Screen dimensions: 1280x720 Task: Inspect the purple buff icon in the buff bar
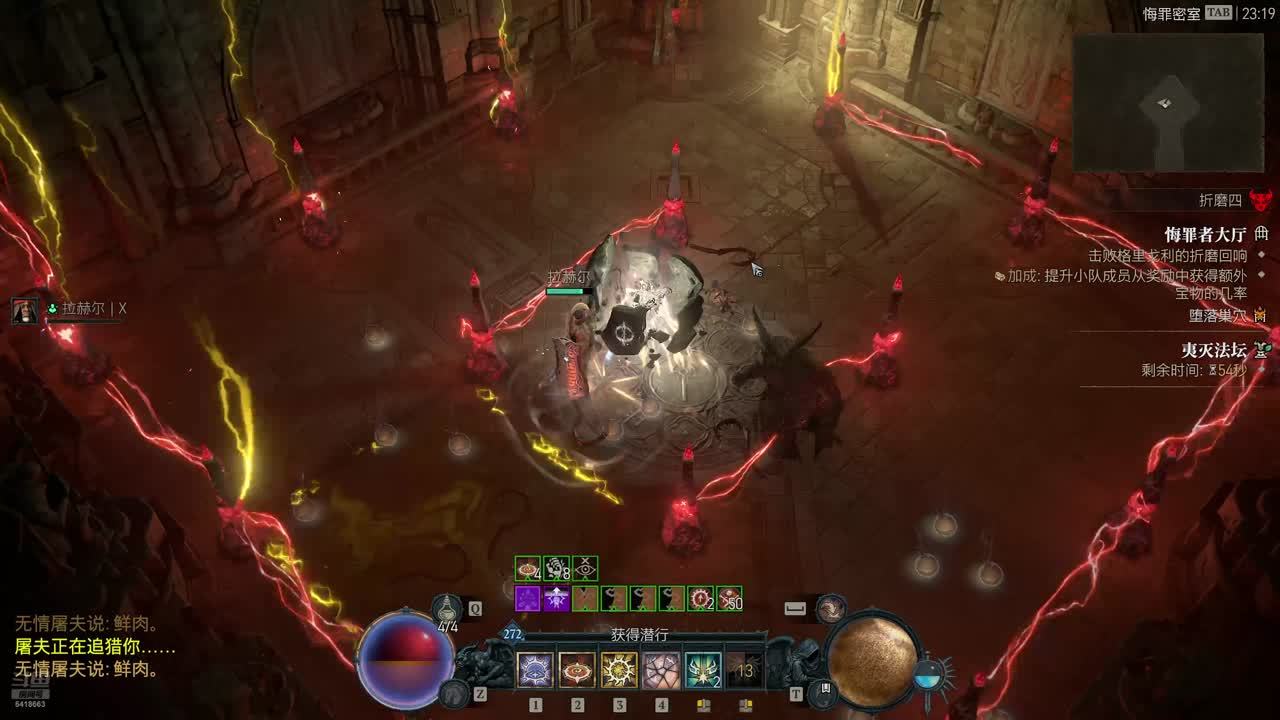pyautogui.click(x=527, y=599)
